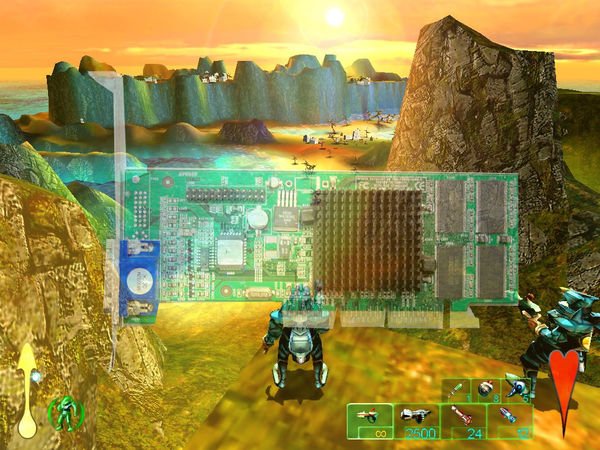Screen dimensions: 600x450
Task: Click the green armored character icon
Action: tap(65, 413)
